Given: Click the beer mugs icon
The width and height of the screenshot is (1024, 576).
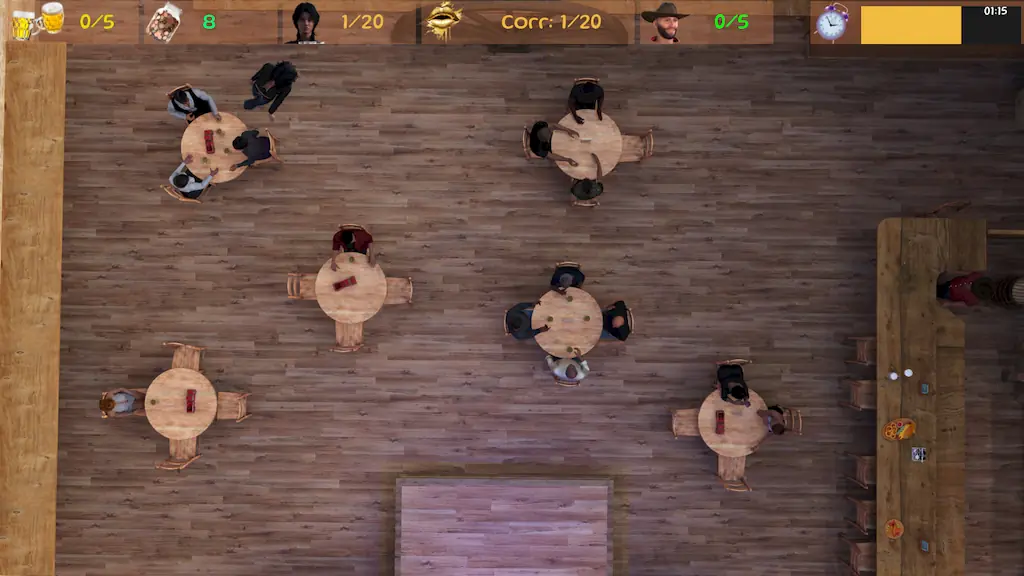Looking at the screenshot, I should pos(38,21).
